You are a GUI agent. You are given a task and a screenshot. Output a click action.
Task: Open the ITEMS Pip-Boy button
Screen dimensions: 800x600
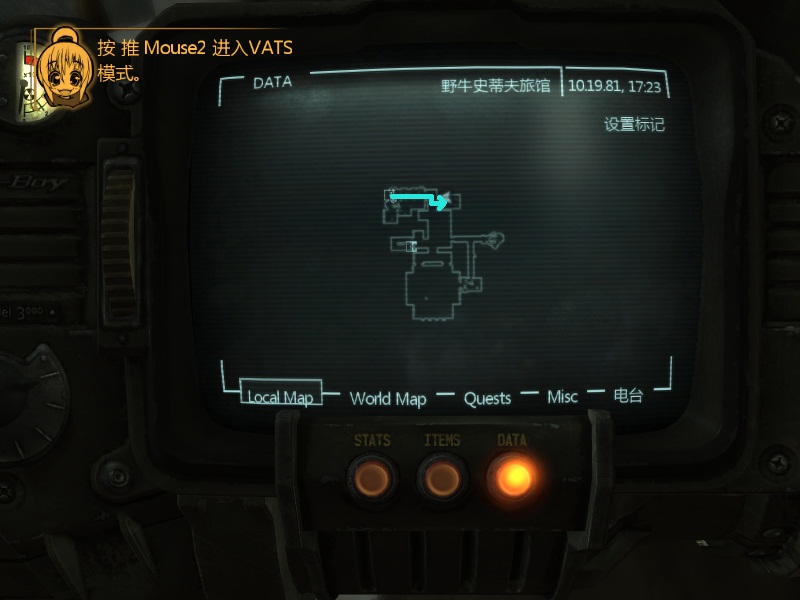(442, 477)
